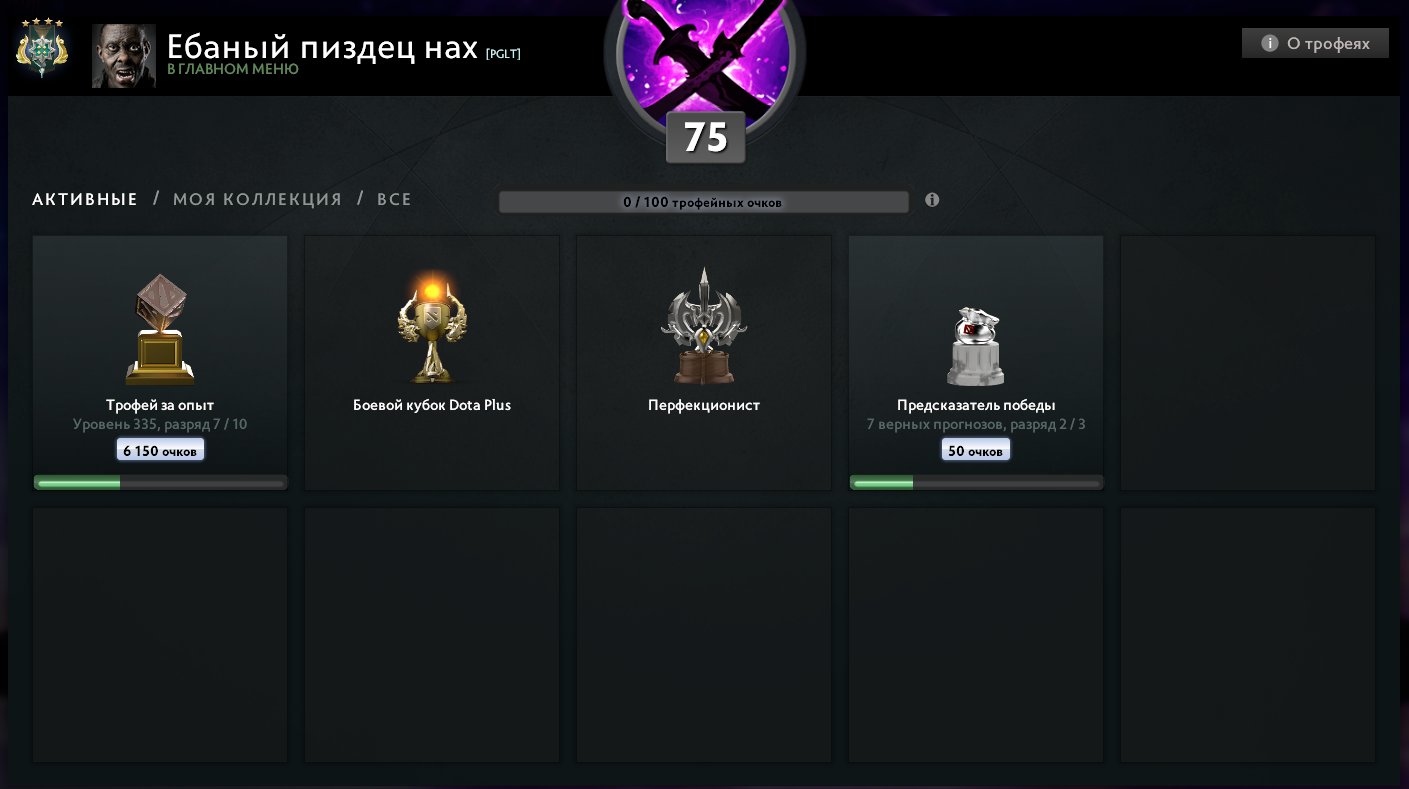Screen dimensions: 1409x789
Task: Select the Перфекционист trophy icon
Action: coord(704,325)
